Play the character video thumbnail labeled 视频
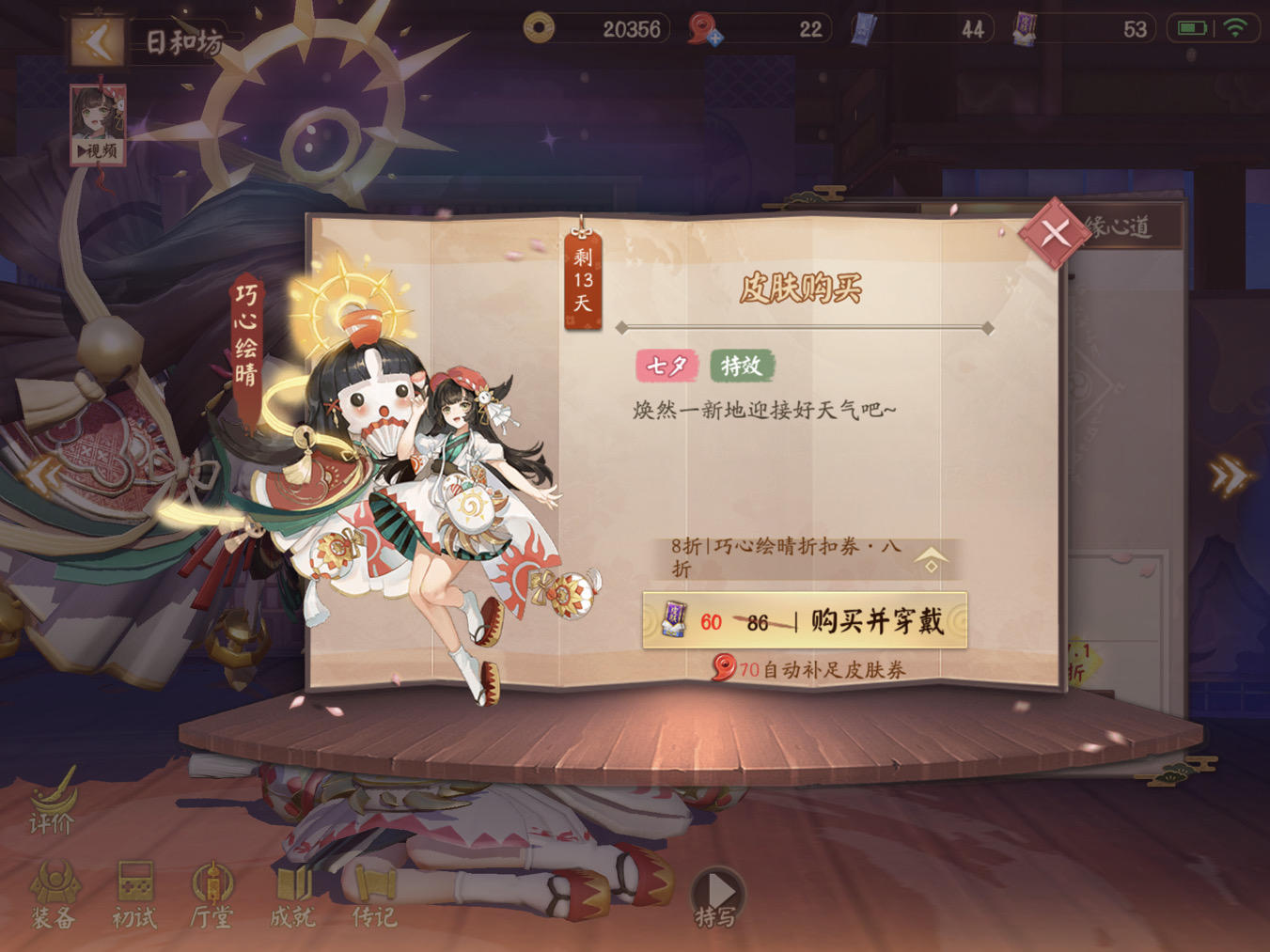The height and width of the screenshot is (952, 1270). (97, 122)
